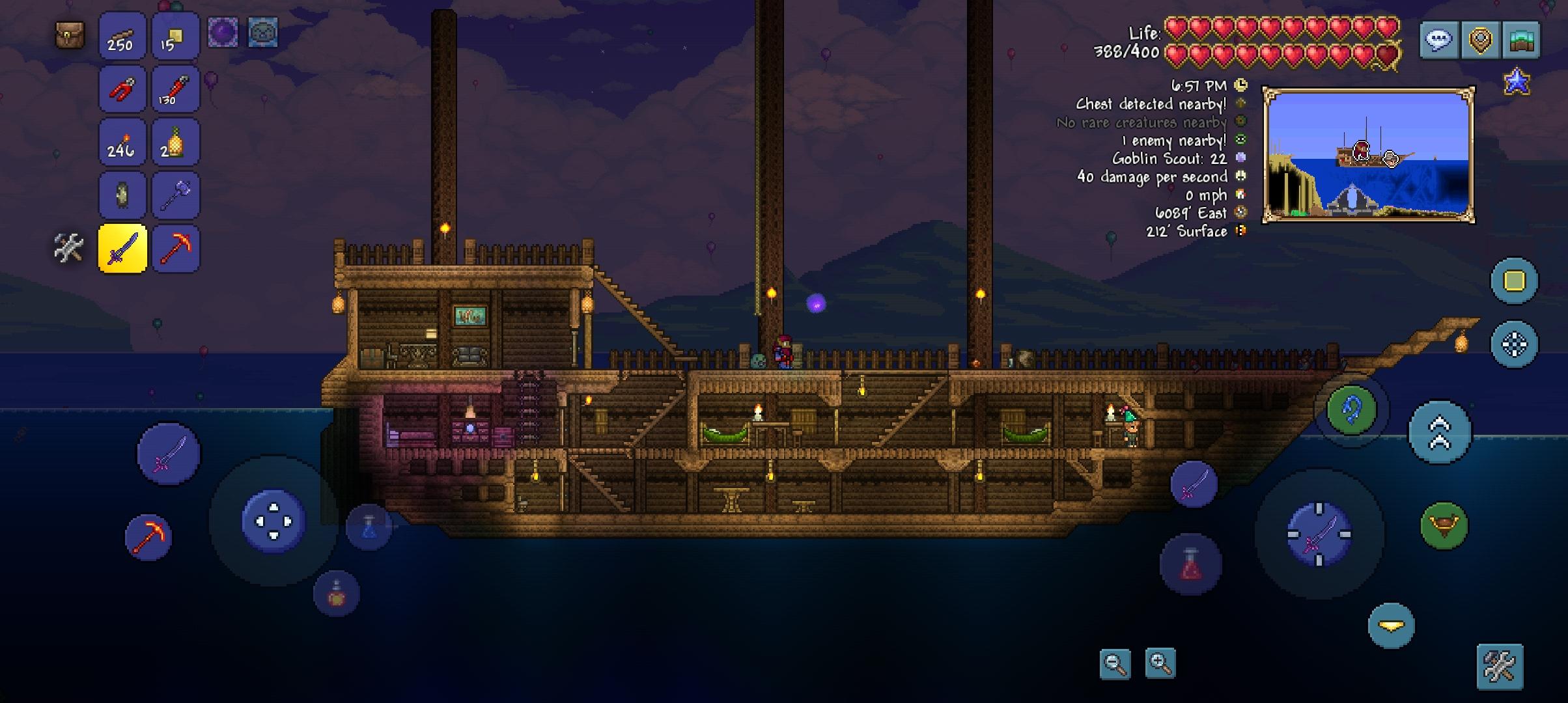Zoom in with the plus magnifier
The width and height of the screenshot is (1568, 703).
pos(1160,664)
